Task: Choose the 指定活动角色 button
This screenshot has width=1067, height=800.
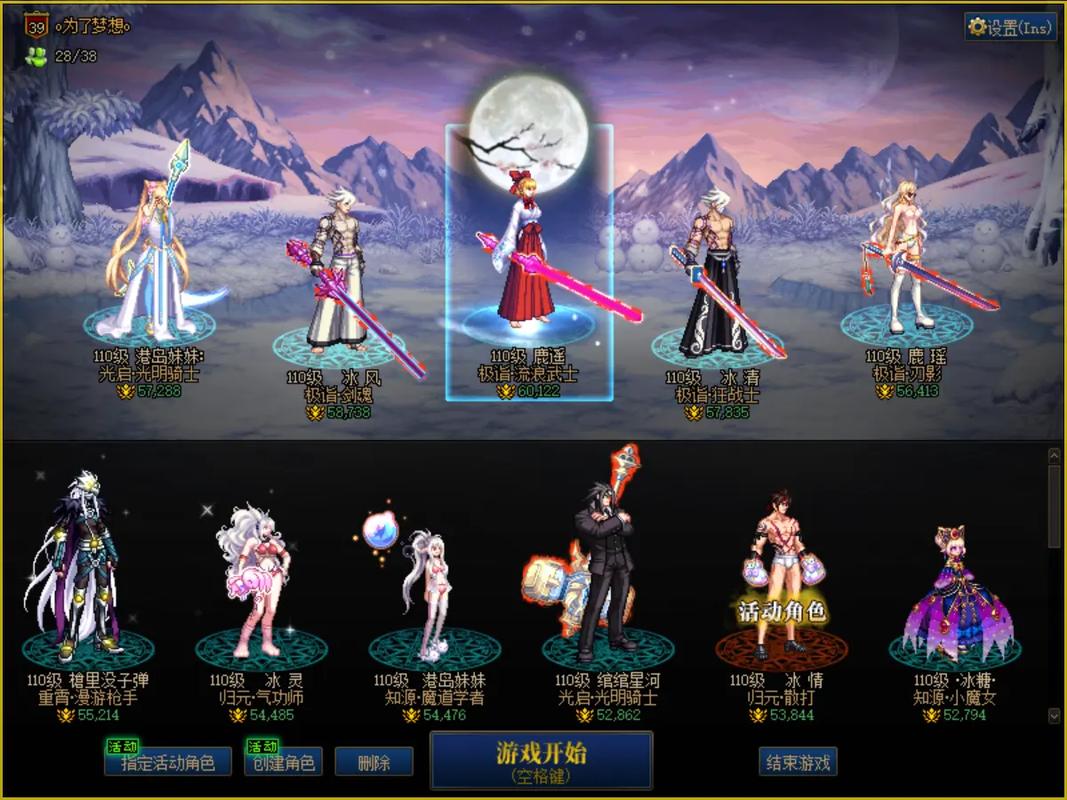Action: [167, 762]
